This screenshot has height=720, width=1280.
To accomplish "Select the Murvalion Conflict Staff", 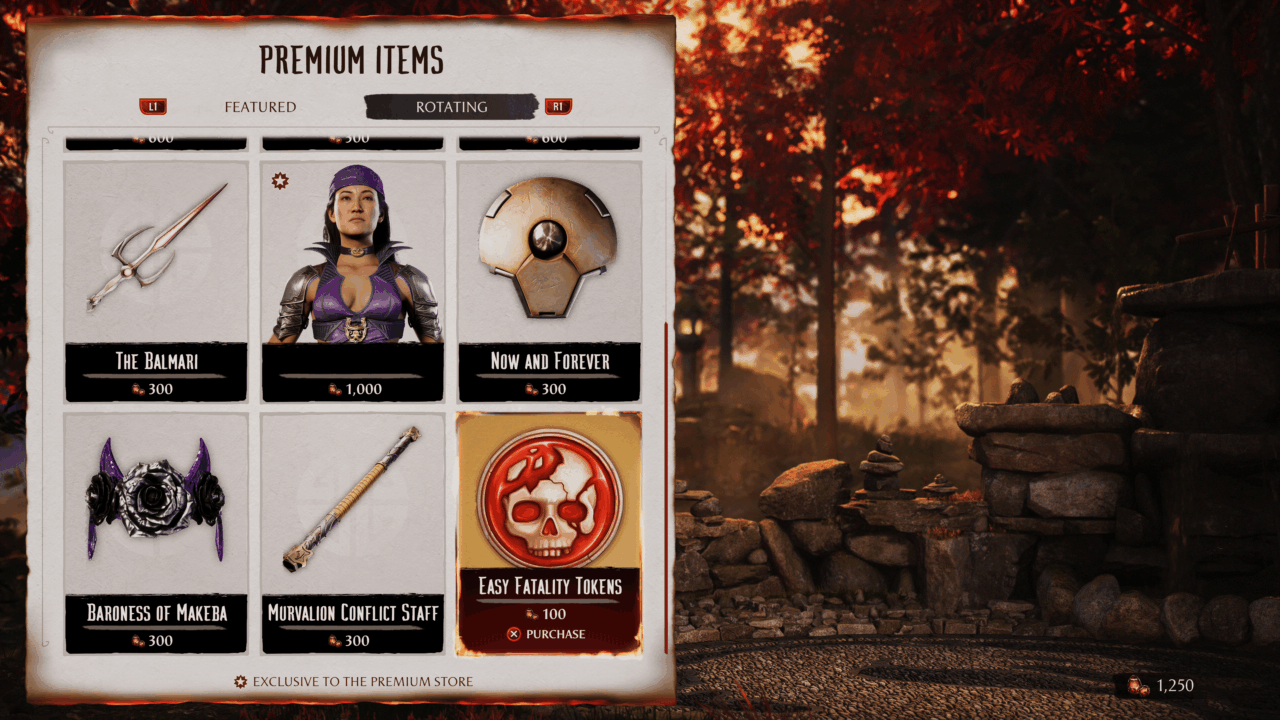I will [352, 532].
